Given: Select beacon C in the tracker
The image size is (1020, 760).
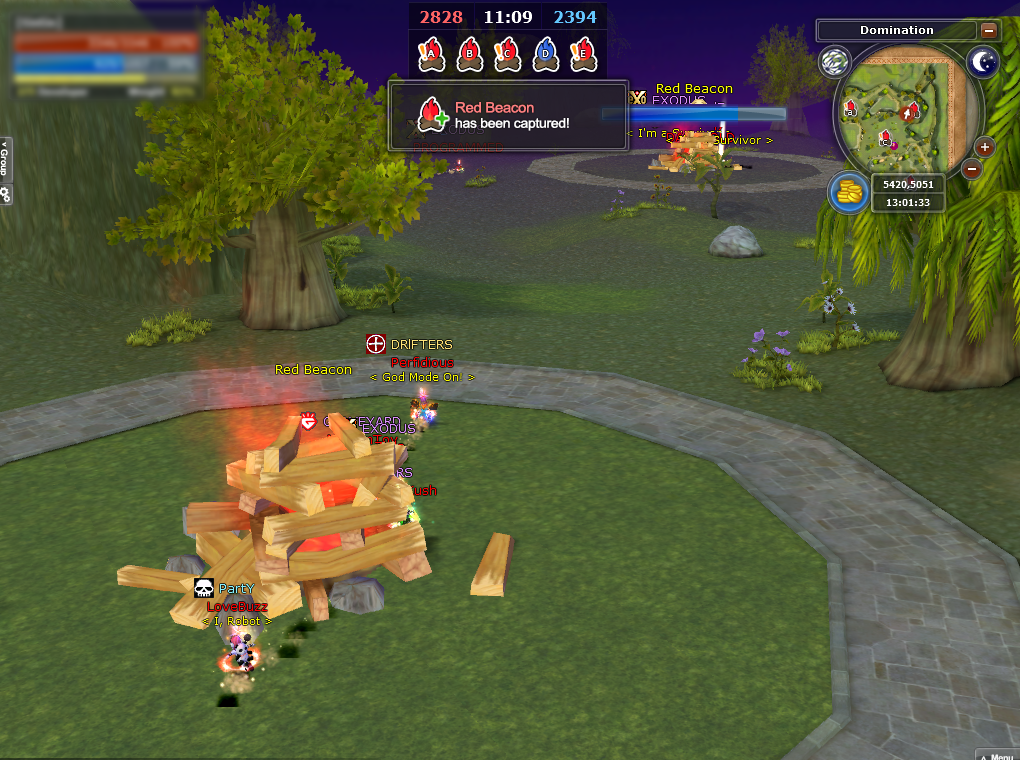Looking at the screenshot, I should pyautogui.click(x=507, y=54).
